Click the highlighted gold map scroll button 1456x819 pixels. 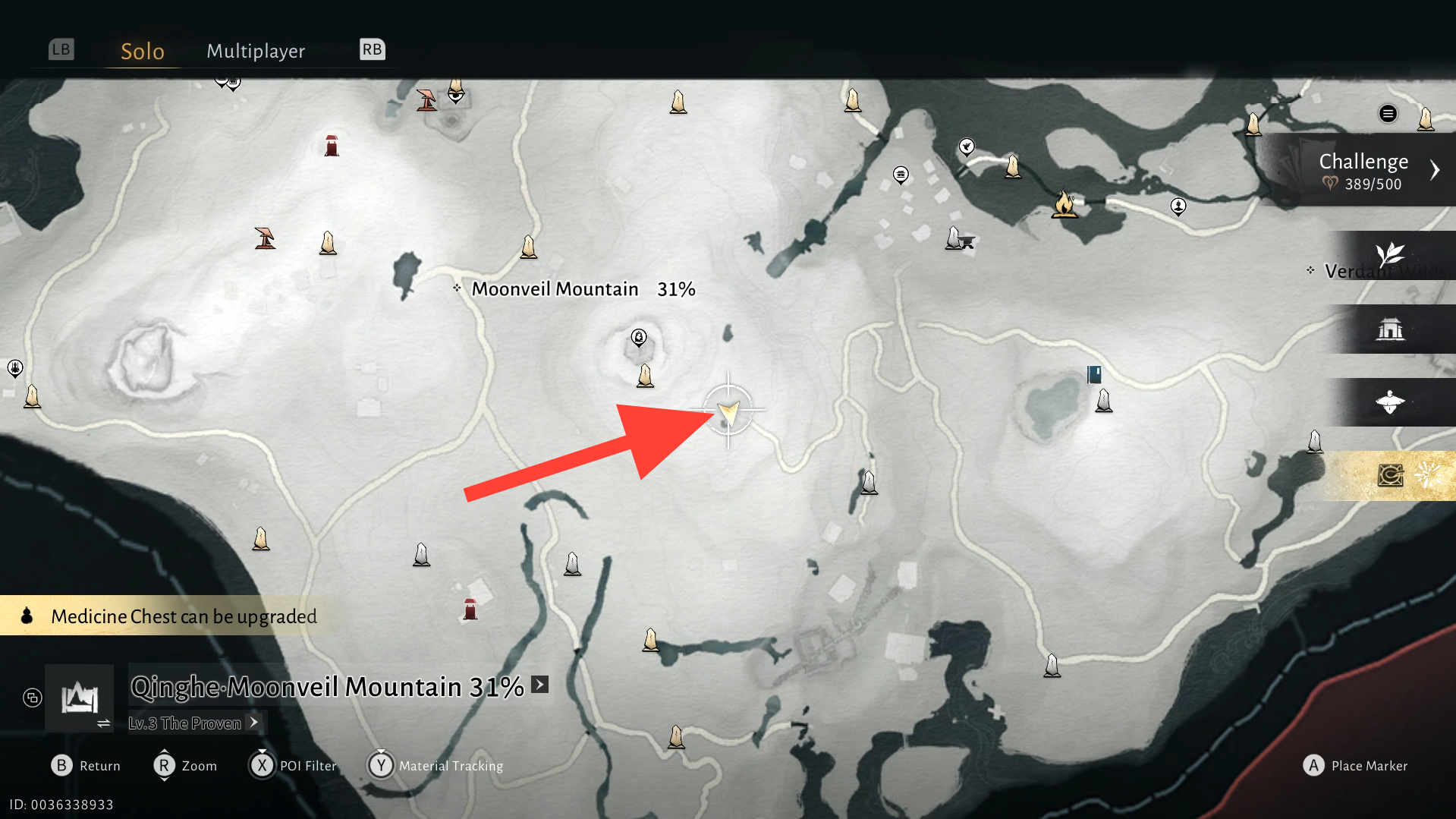pos(1390,476)
